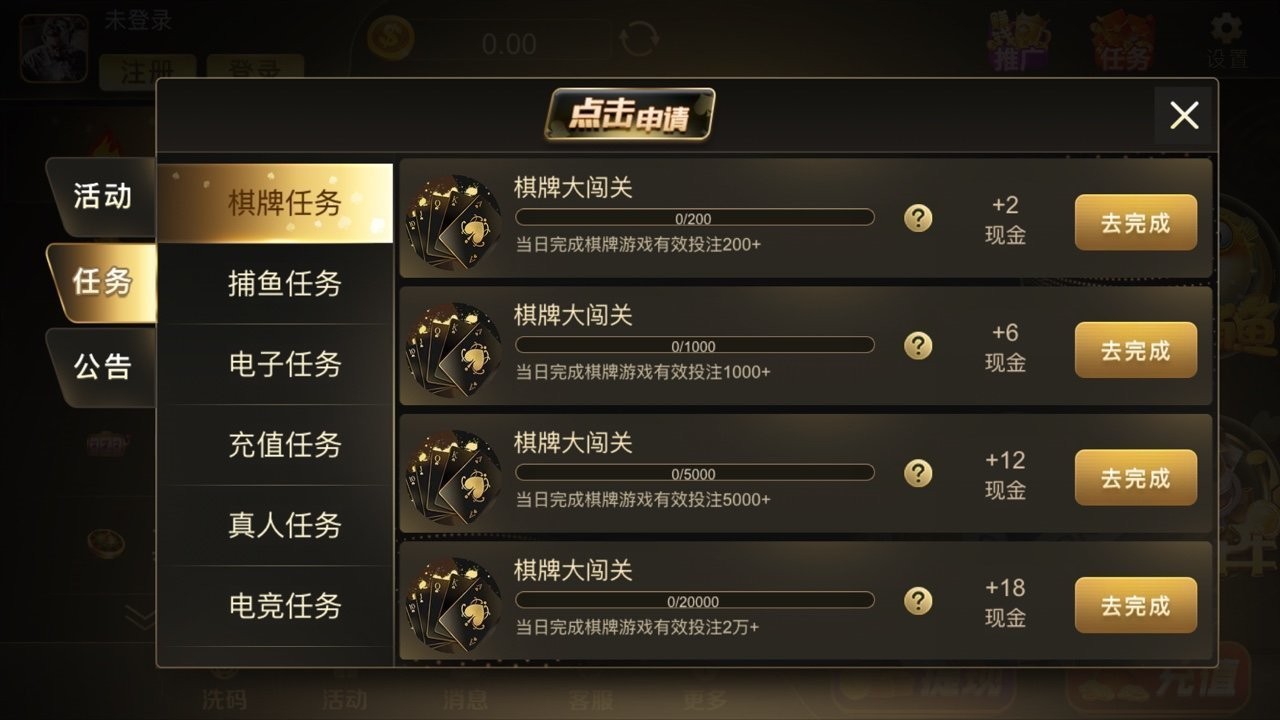
Task: Open 消息 messages from bottom bar
Action: click(467, 700)
